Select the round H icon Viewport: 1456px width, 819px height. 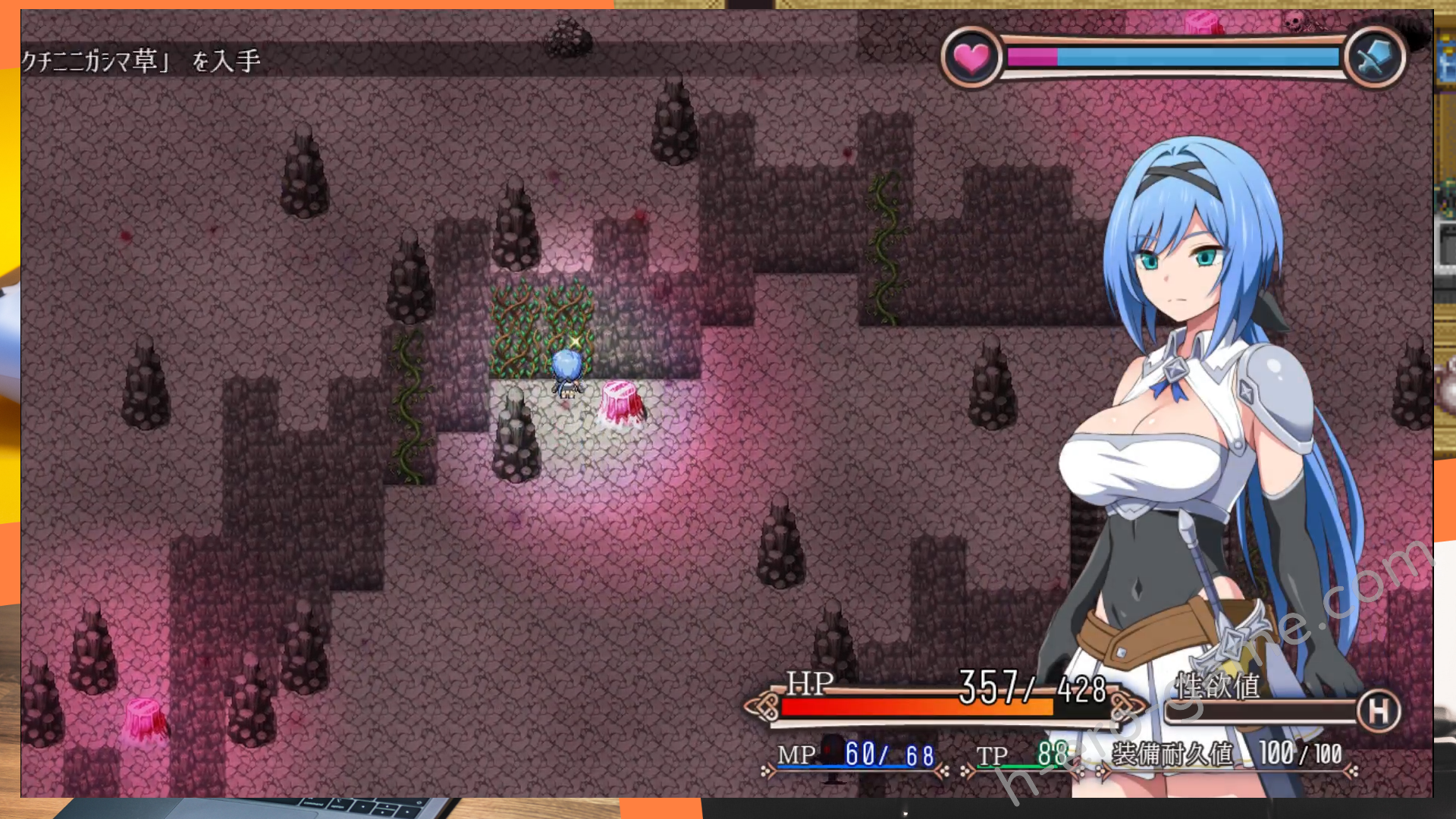coord(1378,711)
